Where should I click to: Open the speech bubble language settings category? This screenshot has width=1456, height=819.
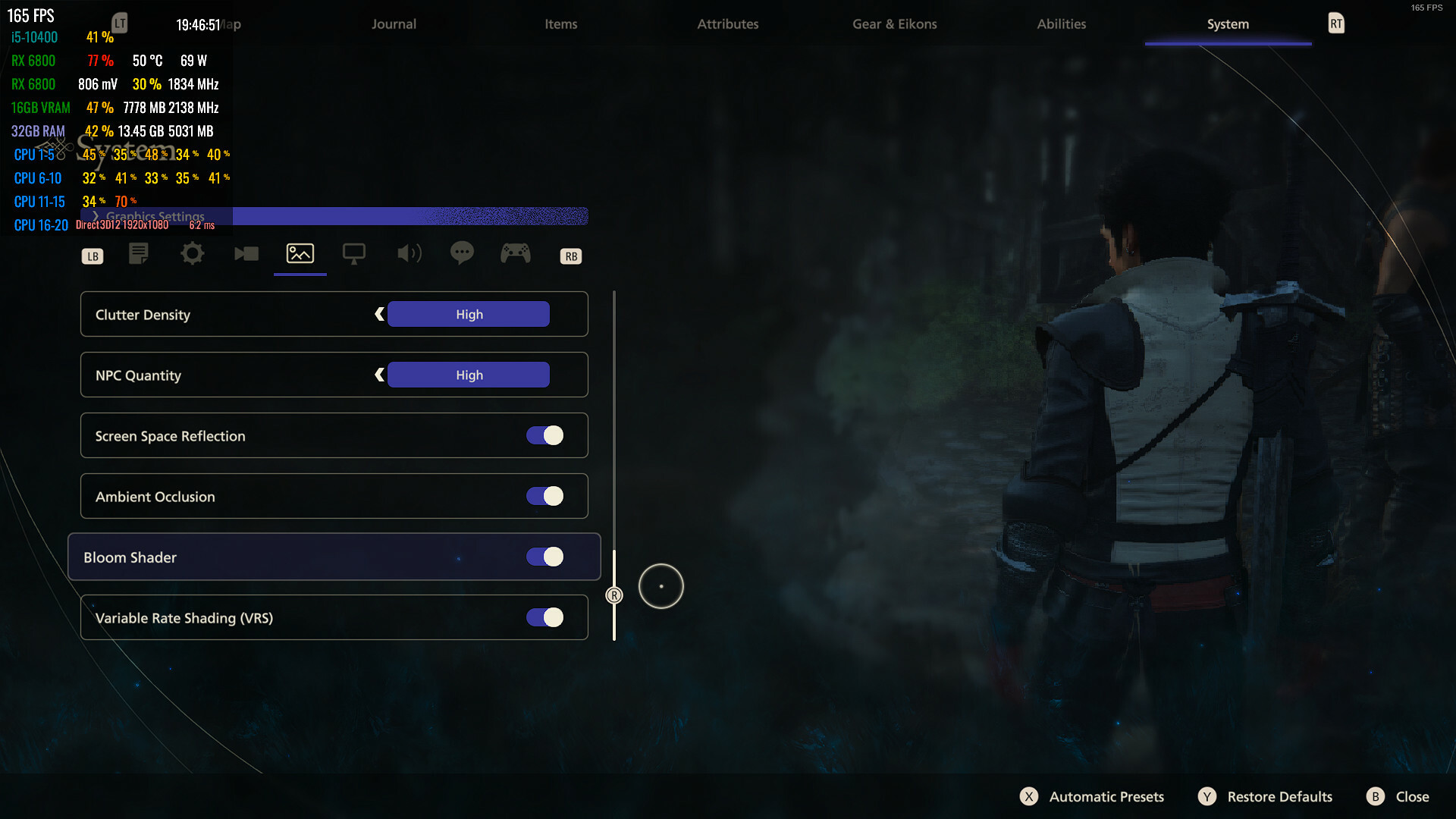[x=462, y=253]
